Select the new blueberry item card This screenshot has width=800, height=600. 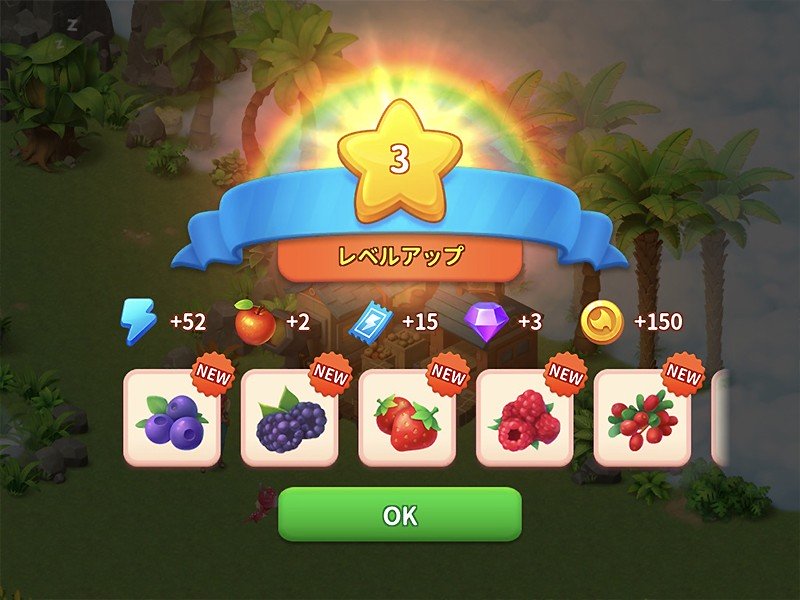tap(172, 418)
